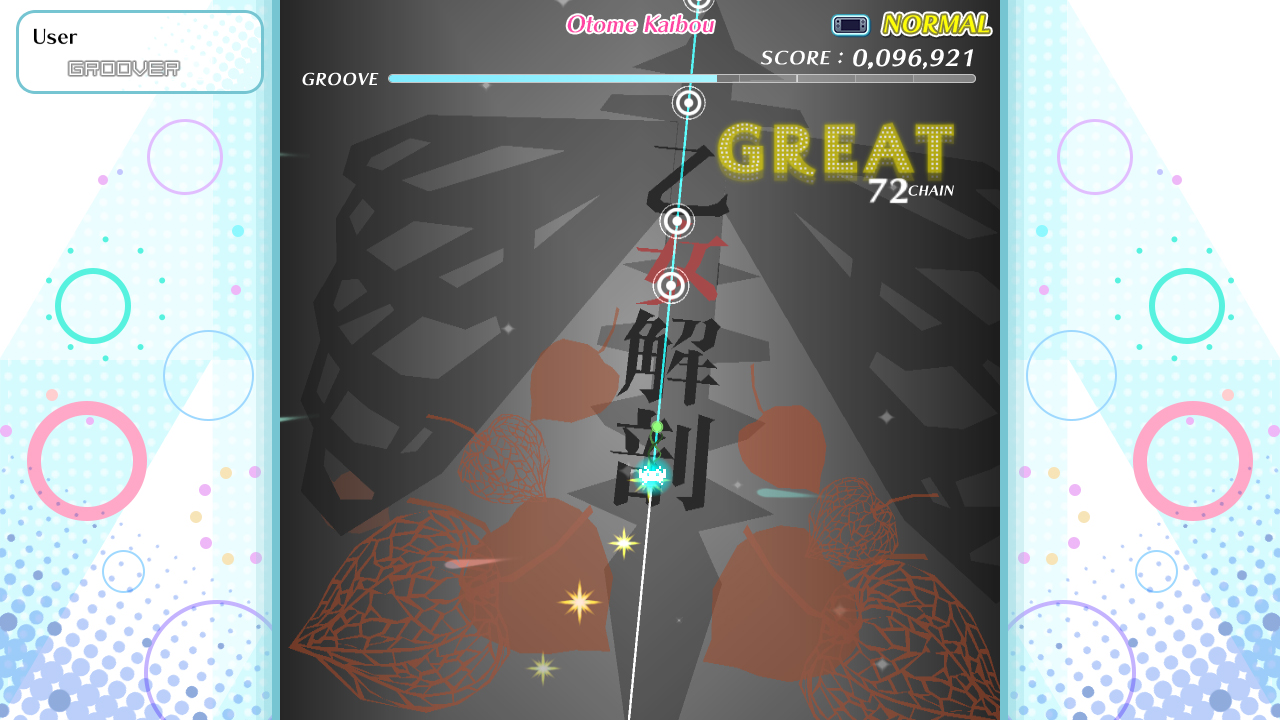Viewport: 1280px width, 720px height.
Task: Click the Nintendo Switch console icon
Action: click(849, 24)
